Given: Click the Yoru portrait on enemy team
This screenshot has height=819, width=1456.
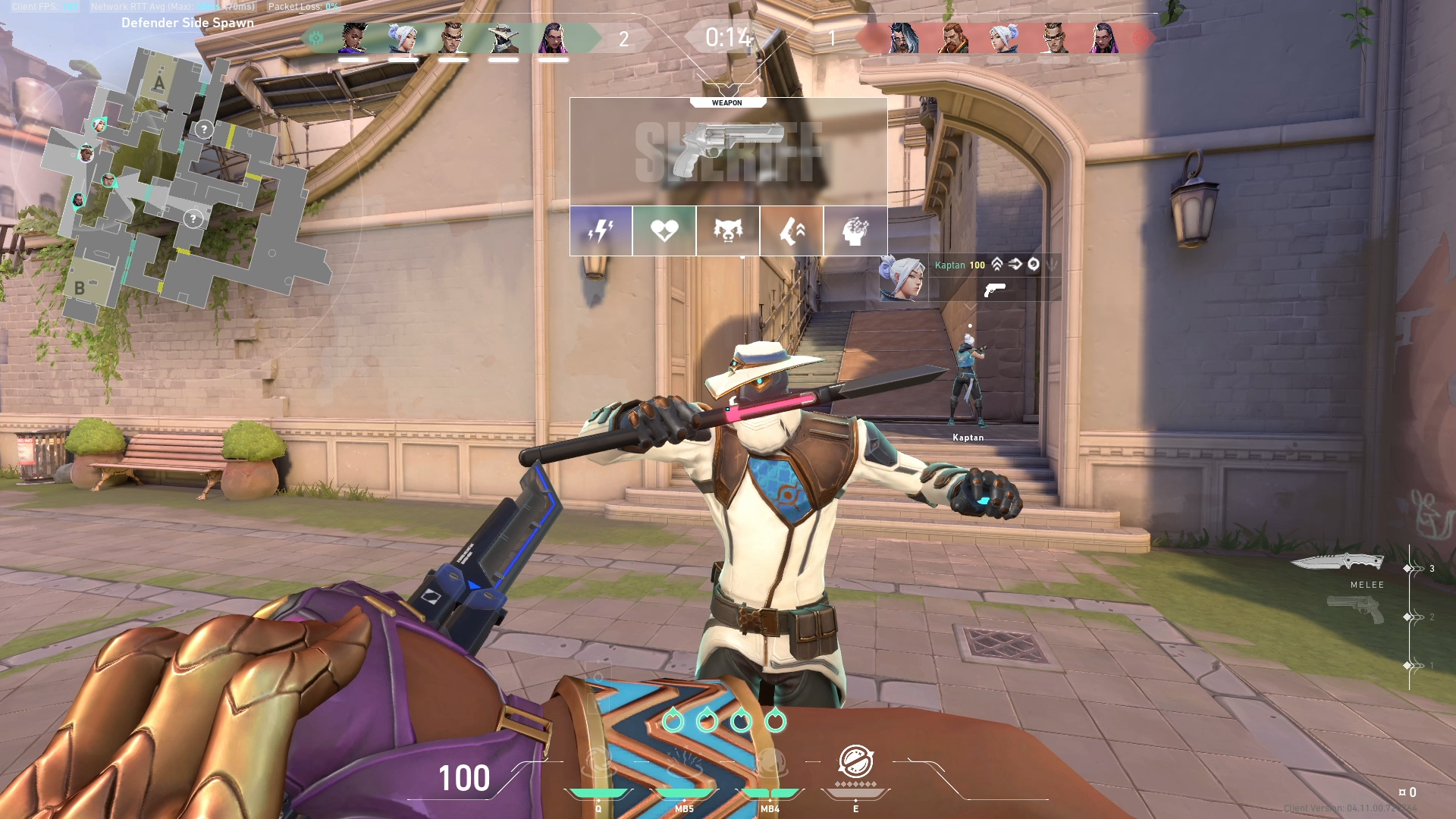Looking at the screenshot, I should 903,38.
